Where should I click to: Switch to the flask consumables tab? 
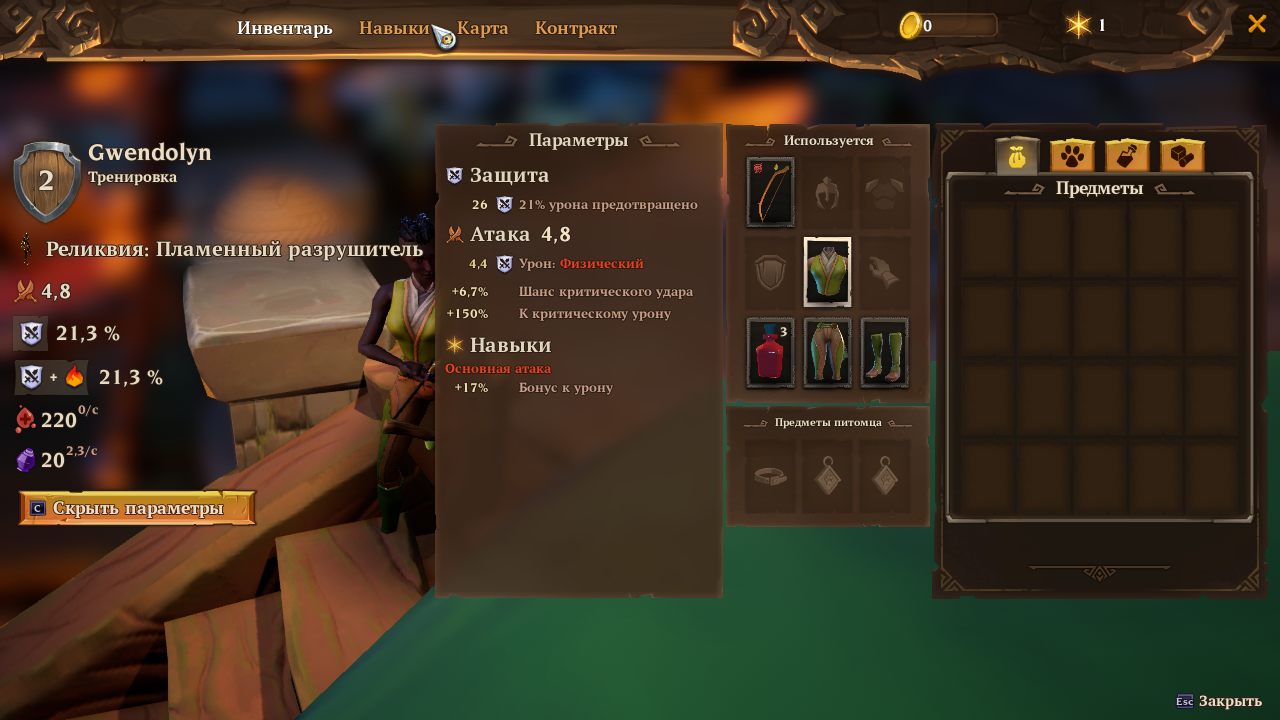1127,155
